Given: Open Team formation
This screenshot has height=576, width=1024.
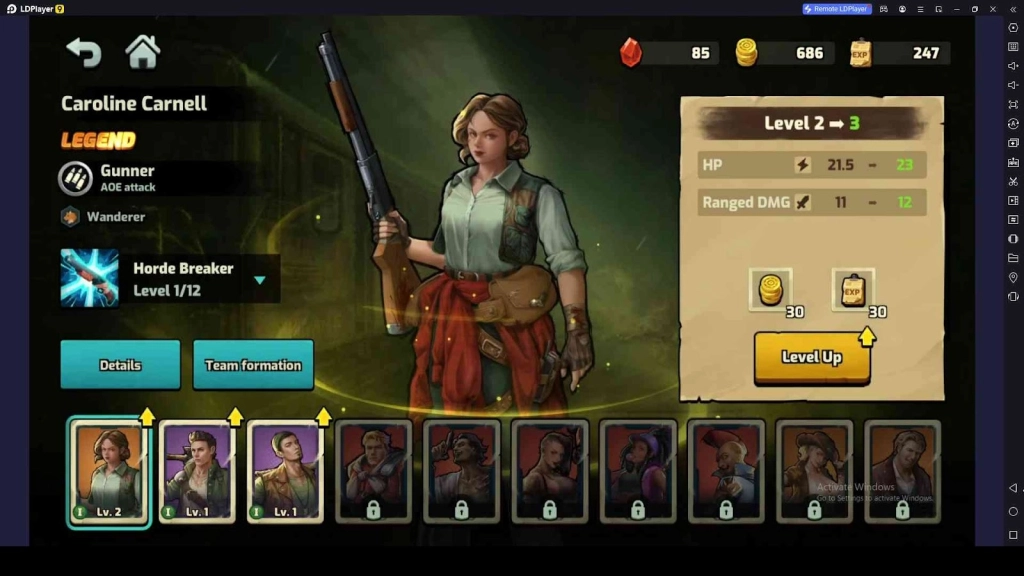Looking at the screenshot, I should (253, 365).
